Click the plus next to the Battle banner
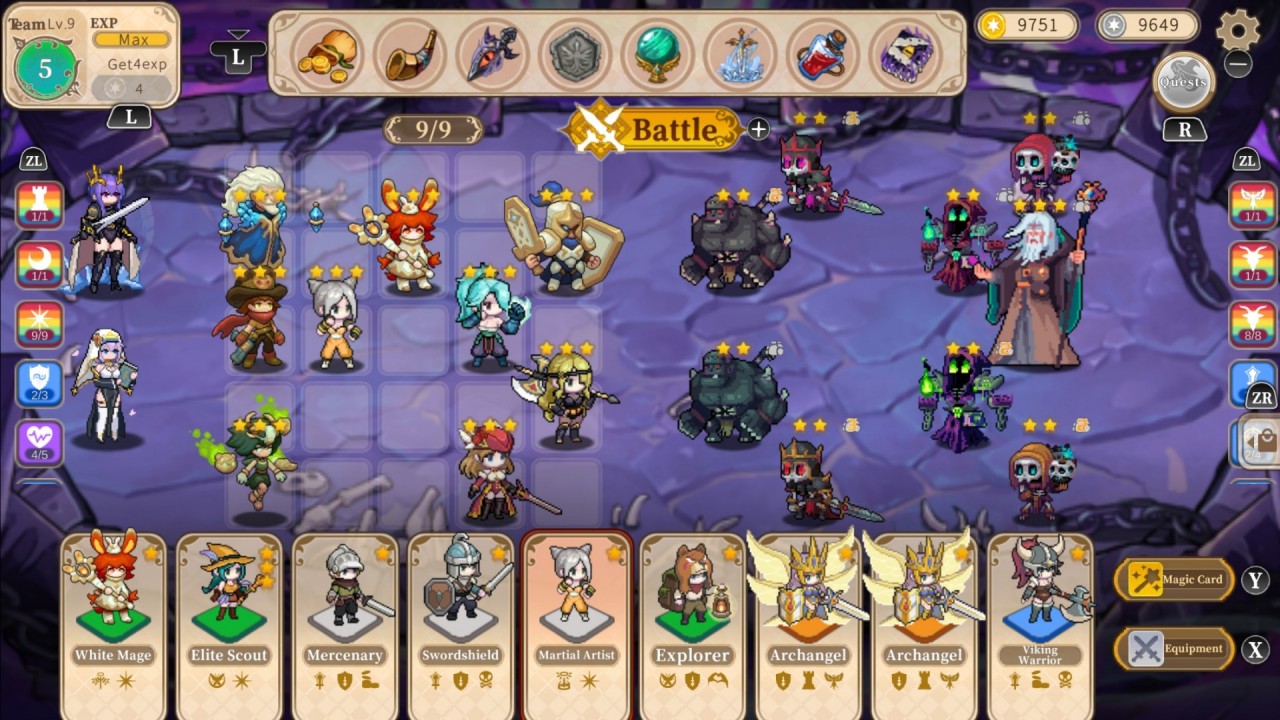This screenshot has width=1280, height=720. pos(758,130)
